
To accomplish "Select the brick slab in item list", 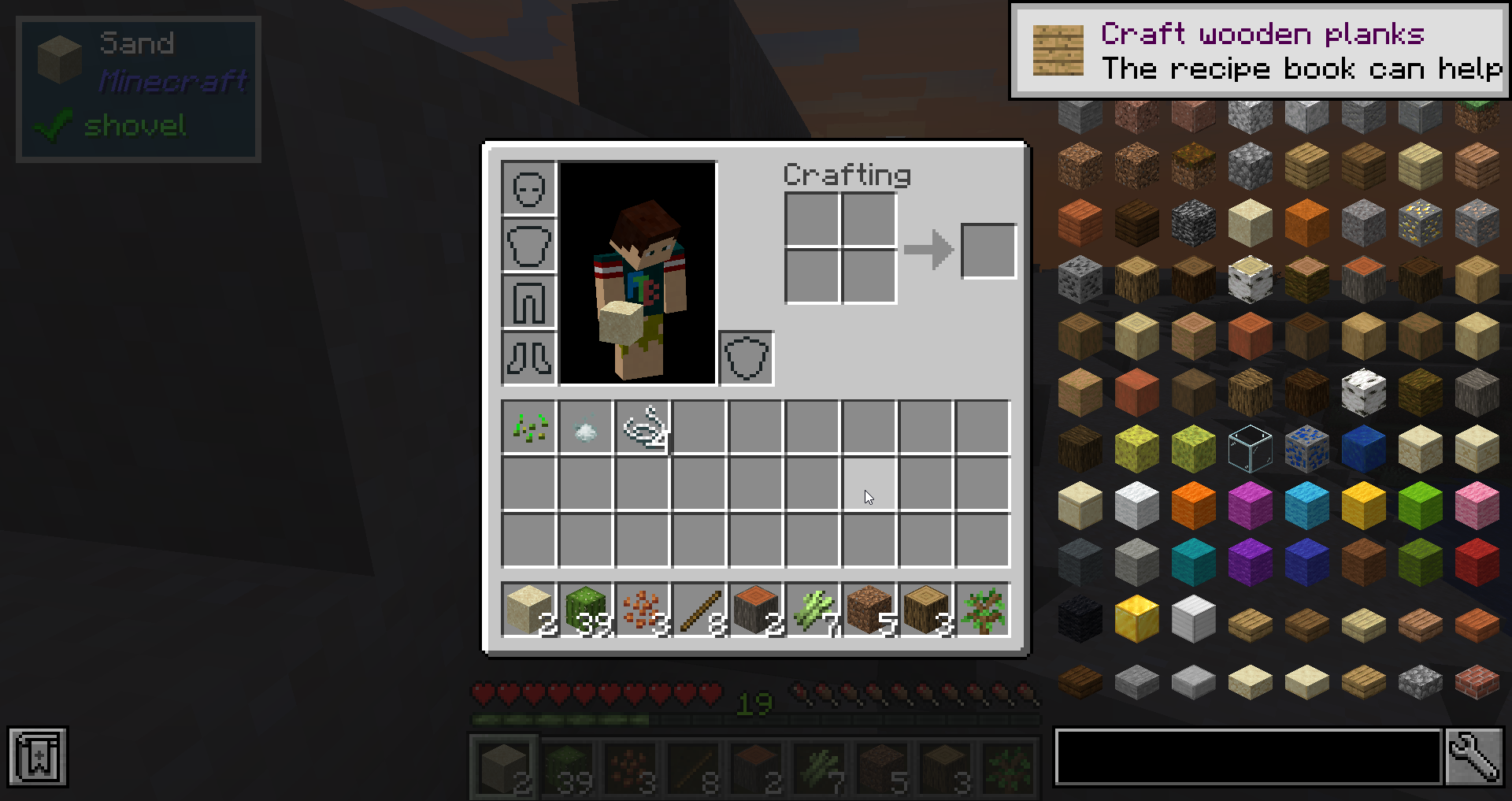I will (x=1477, y=681).
